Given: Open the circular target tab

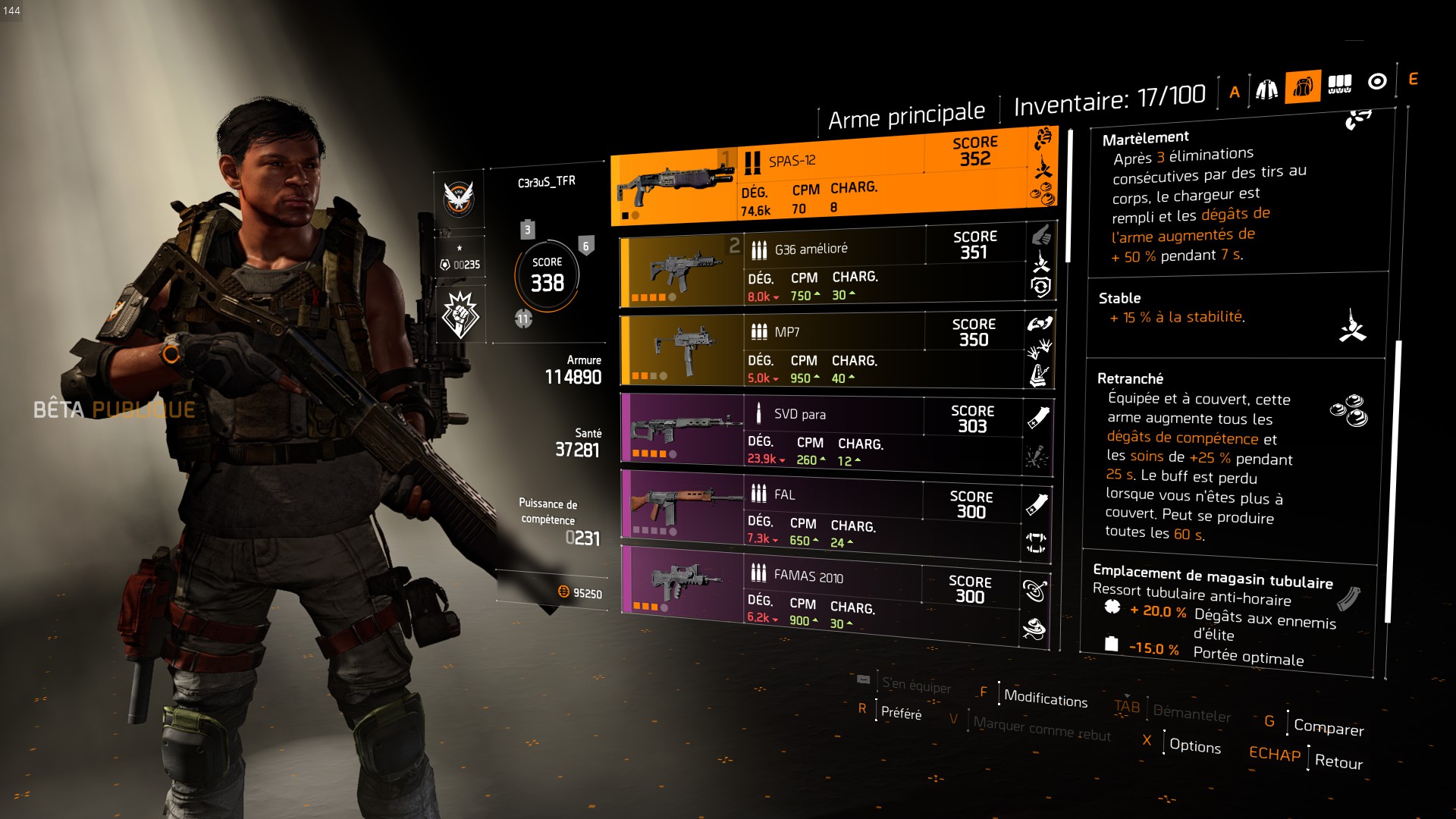Looking at the screenshot, I should (1377, 81).
